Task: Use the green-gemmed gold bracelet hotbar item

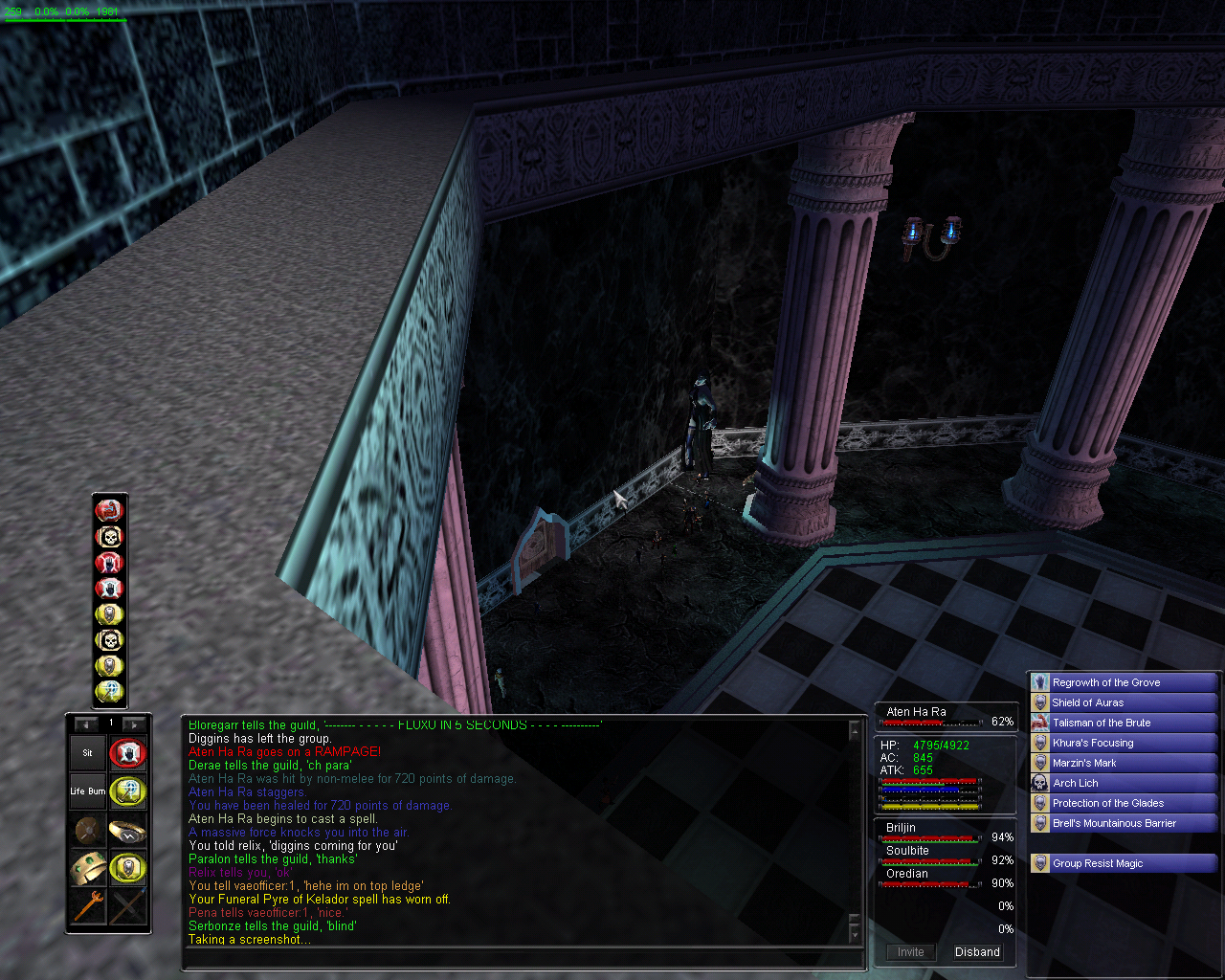Action: tap(87, 868)
